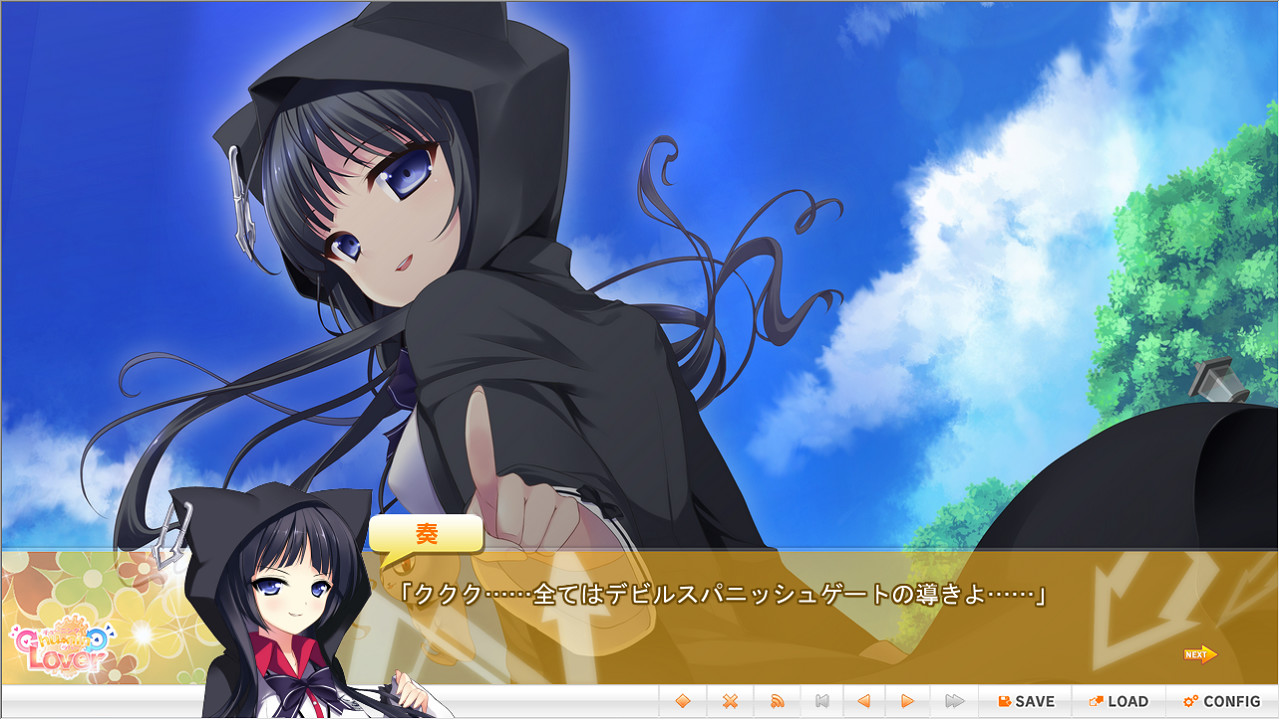The width and height of the screenshot is (1280, 720).
Task: Hide the message window with the diamond icon
Action: [x=683, y=701]
